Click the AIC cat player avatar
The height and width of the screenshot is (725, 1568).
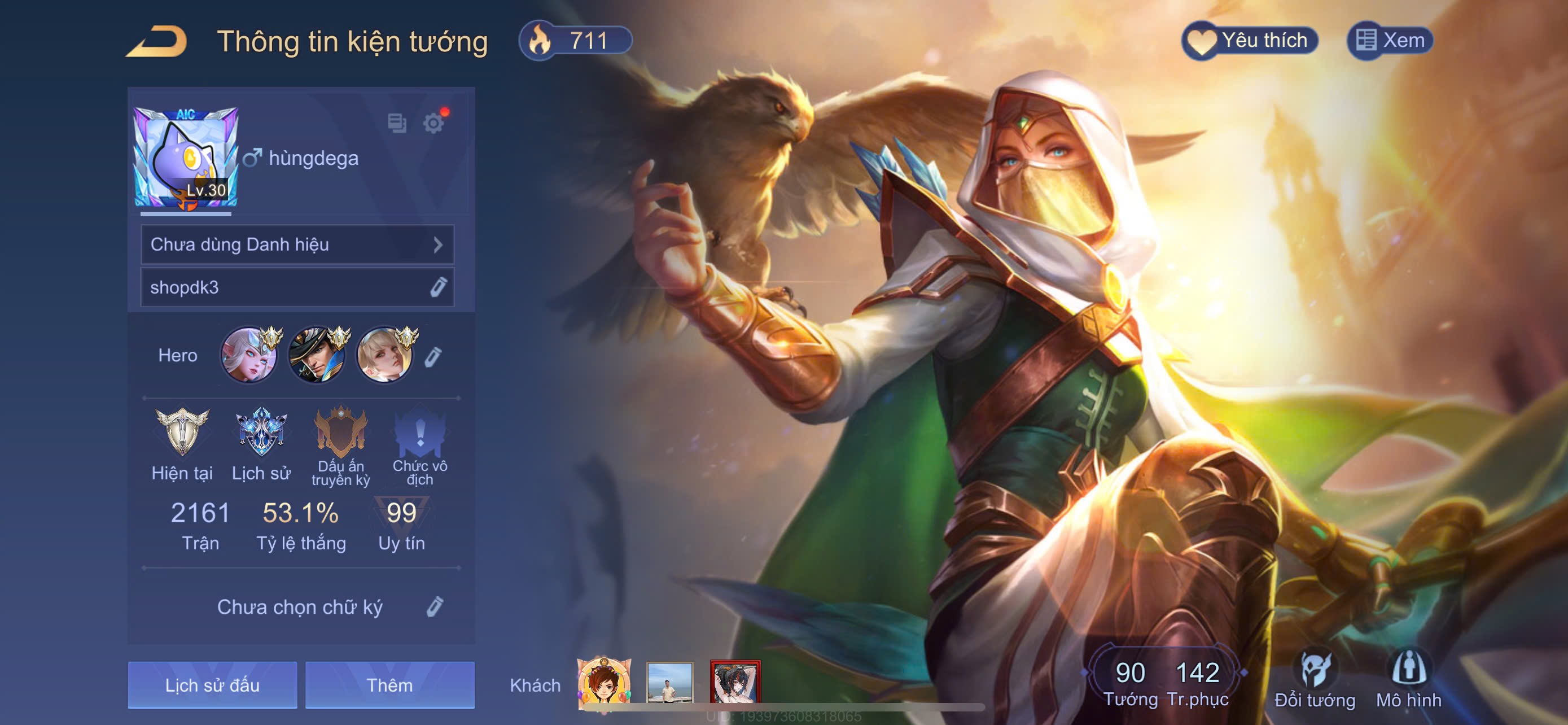coord(186,158)
